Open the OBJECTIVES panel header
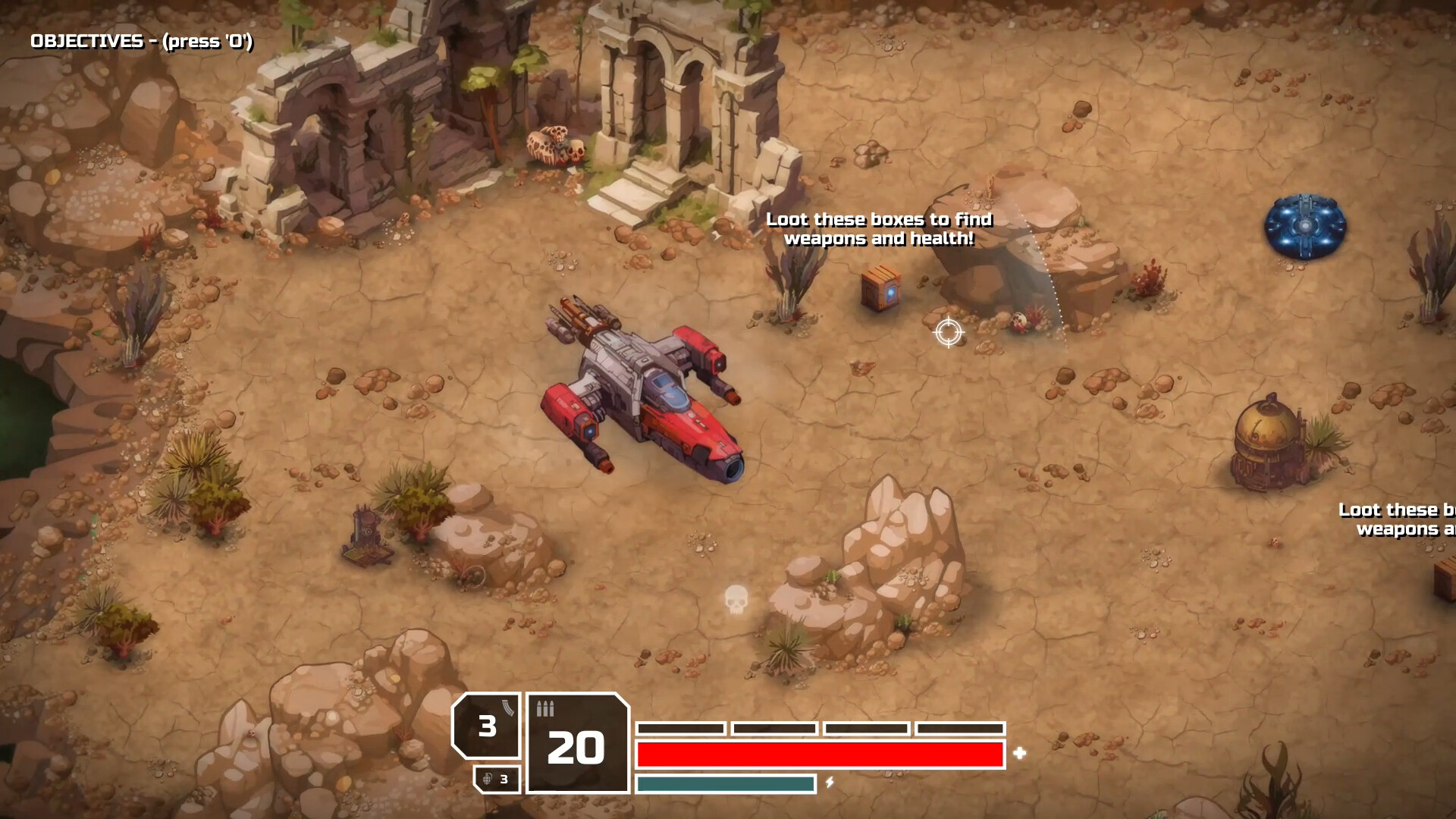This screenshot has width=1456, height=819. [141, 42]
